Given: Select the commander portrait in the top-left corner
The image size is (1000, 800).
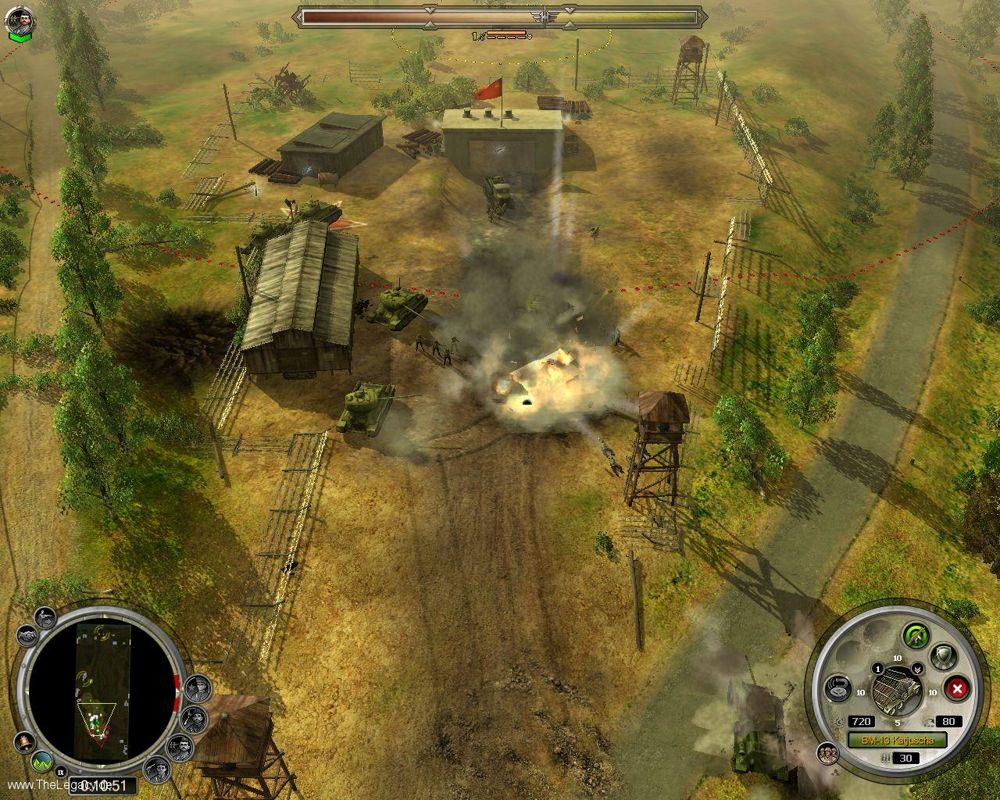Looking at the screenshot, I should [x=21, y=20].
